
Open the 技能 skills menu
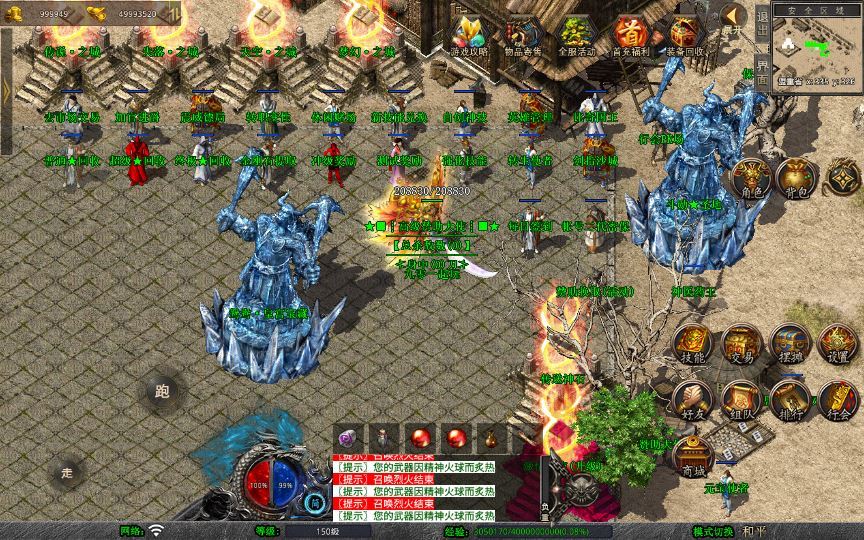pyautogui.click(x=692, y=344)
